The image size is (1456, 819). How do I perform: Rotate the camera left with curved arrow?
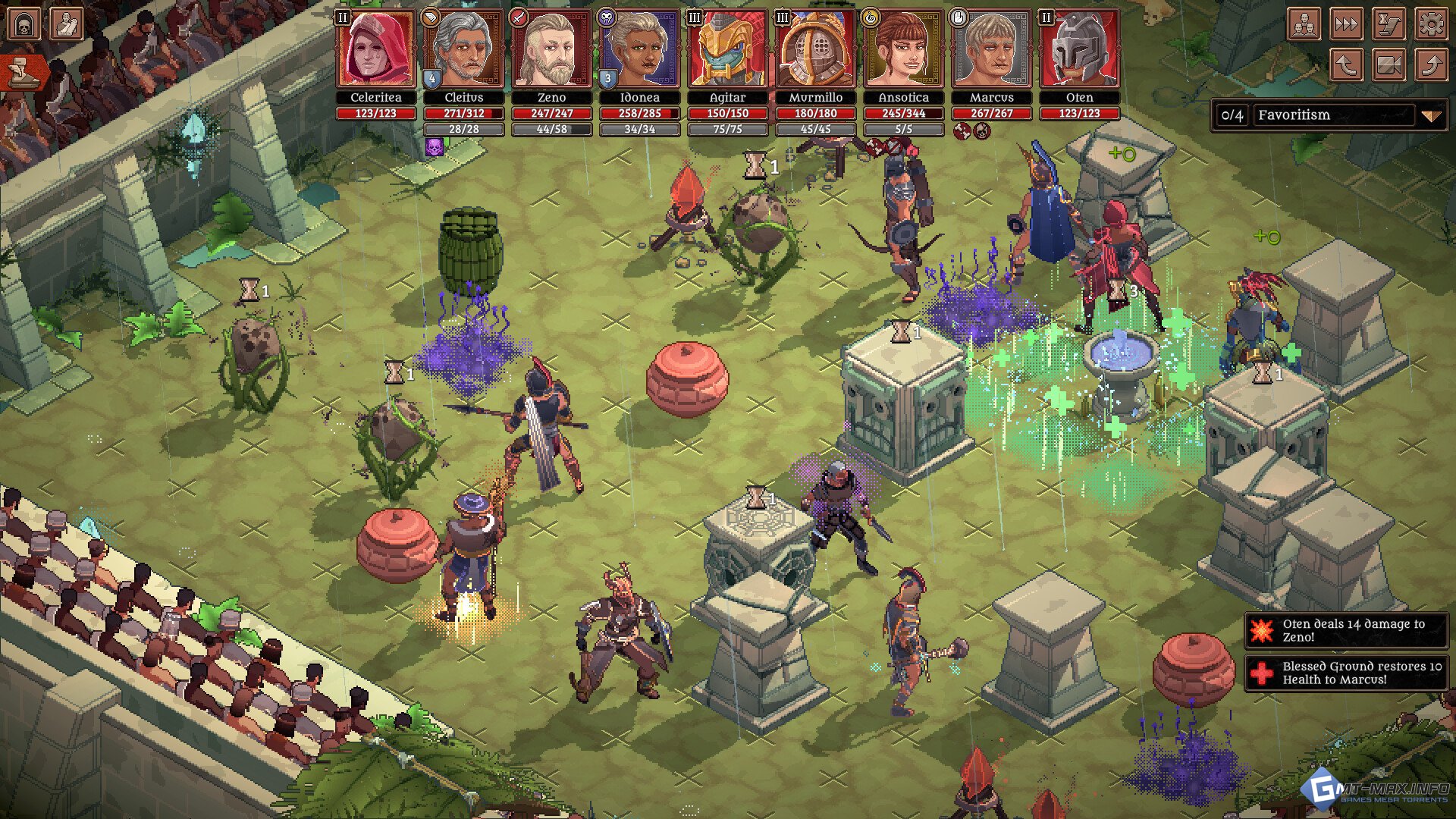[x=1346, y=65]
